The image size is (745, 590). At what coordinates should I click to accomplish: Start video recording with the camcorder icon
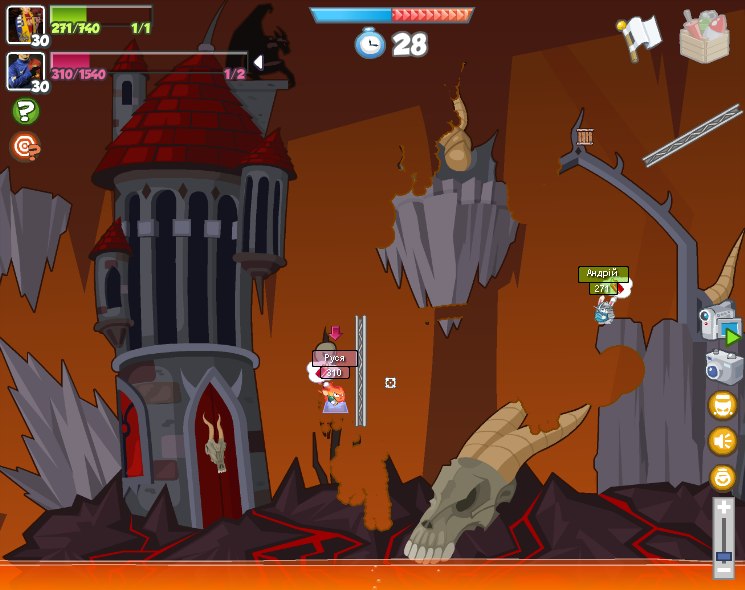[x=720, y=325]
